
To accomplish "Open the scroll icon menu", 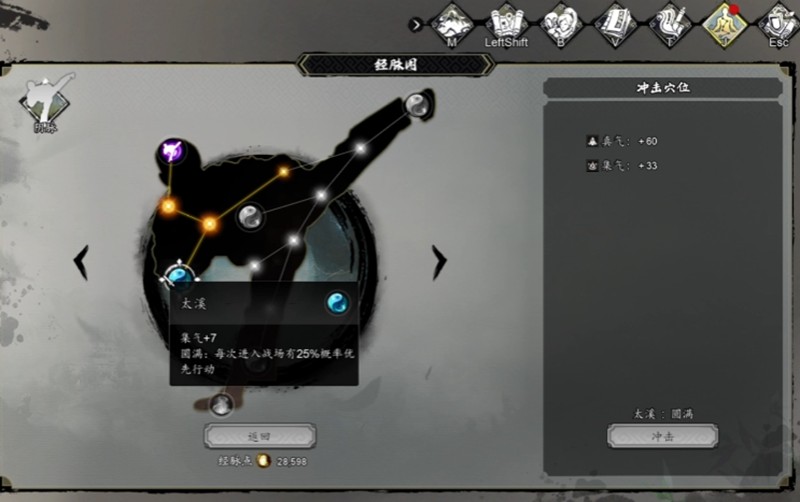I will pyautogui.click(x=506, y=22).
